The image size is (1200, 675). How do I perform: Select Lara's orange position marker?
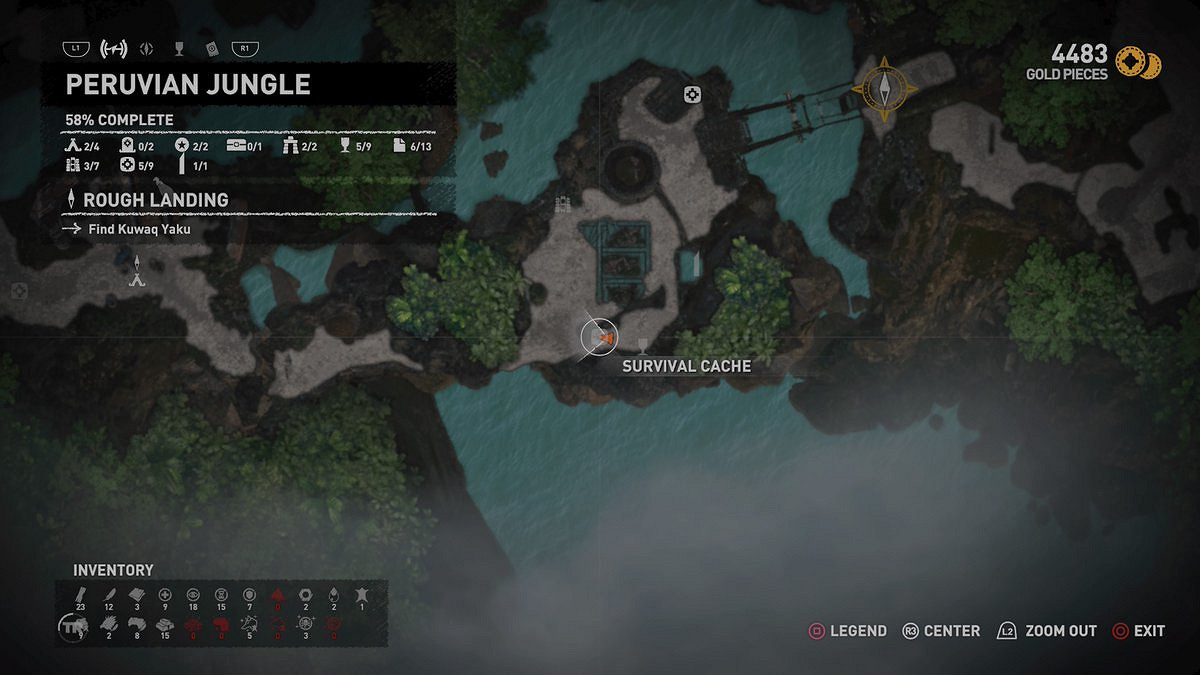pyautogui.click(x=602, y=338)
